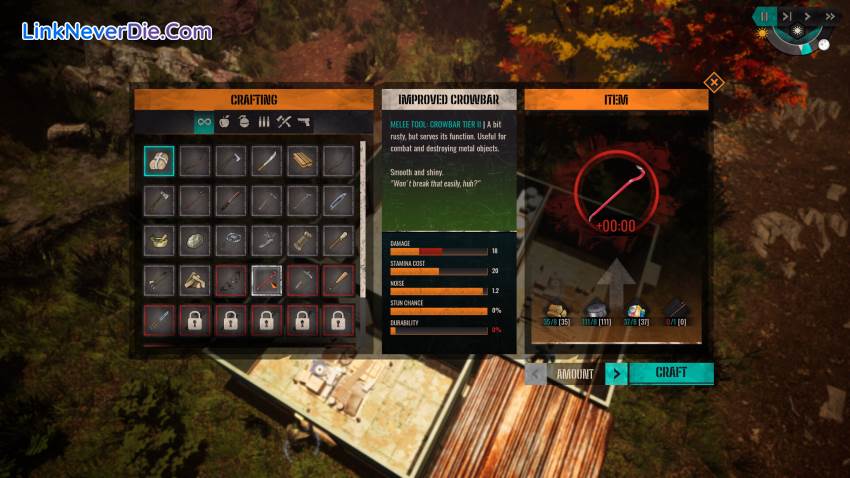Show all recipes with the infinity tab
The image size is (850, 478).
coord(204,122)
